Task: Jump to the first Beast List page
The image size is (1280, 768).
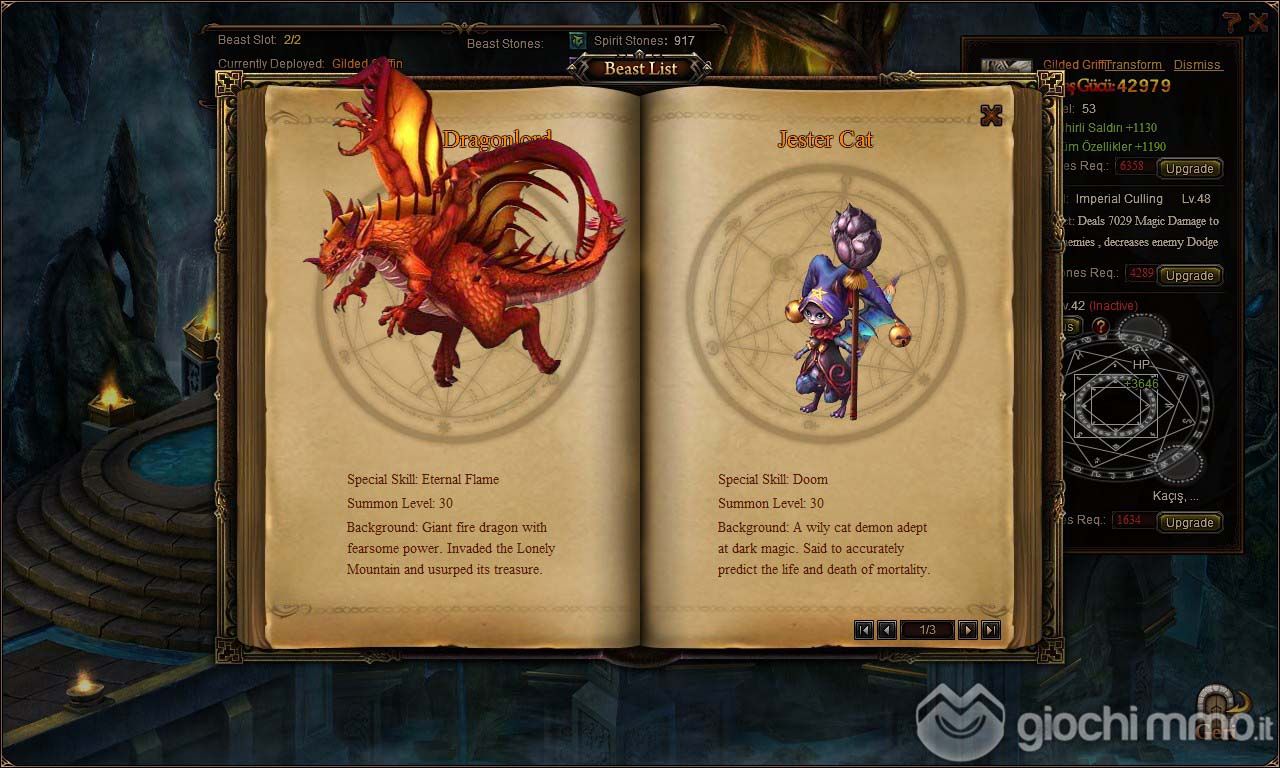Action: pos(864,629)
